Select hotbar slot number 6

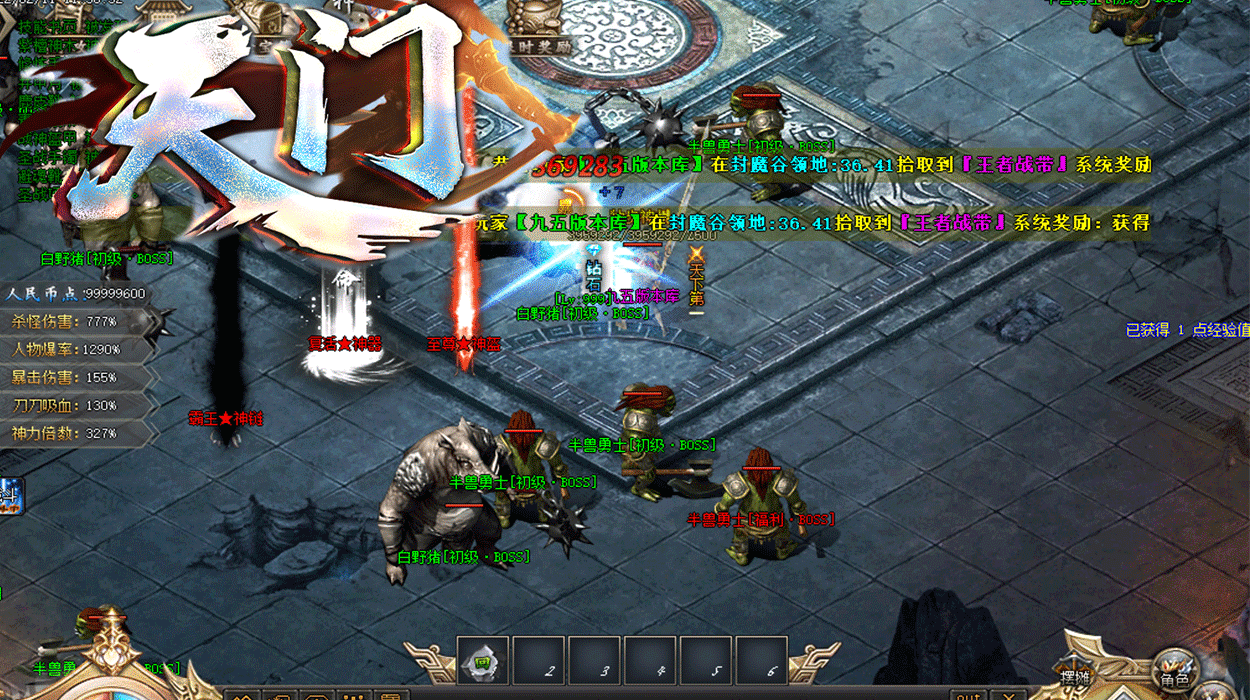pyautogui.click(x=761, y=661)
